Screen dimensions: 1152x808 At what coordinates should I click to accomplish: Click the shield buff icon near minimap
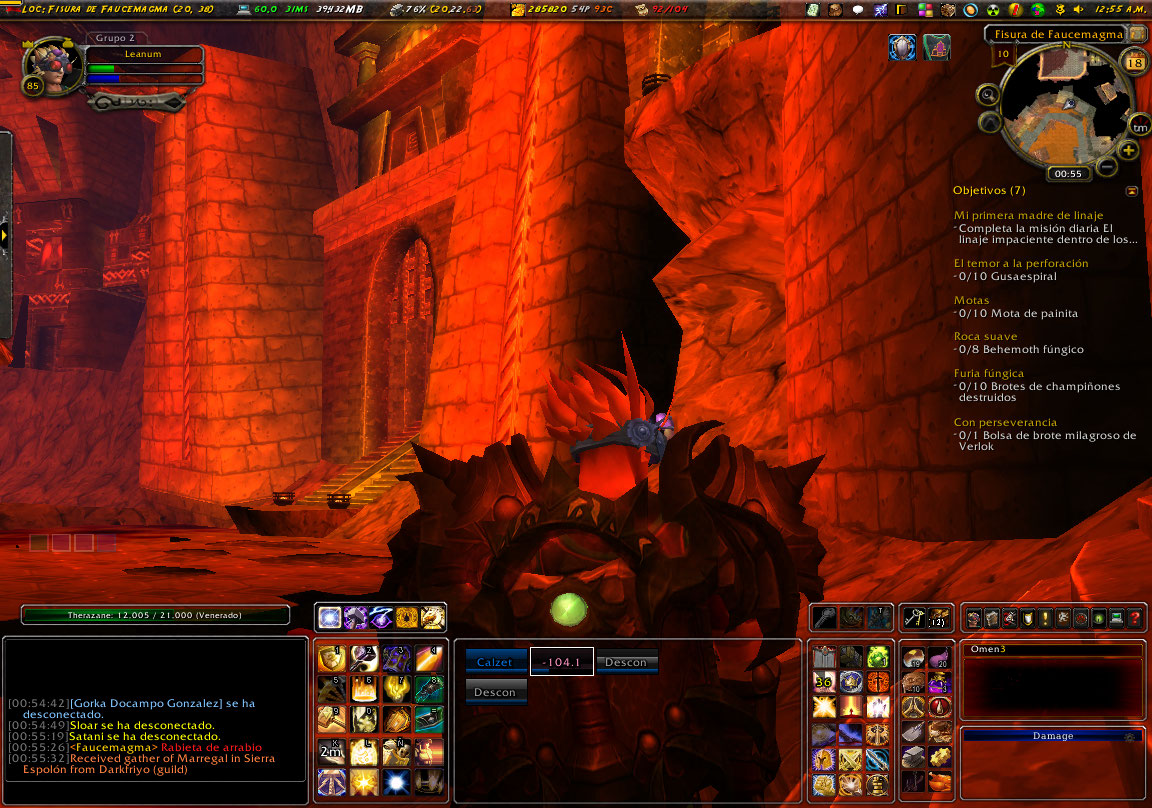[x=902, y=48]
